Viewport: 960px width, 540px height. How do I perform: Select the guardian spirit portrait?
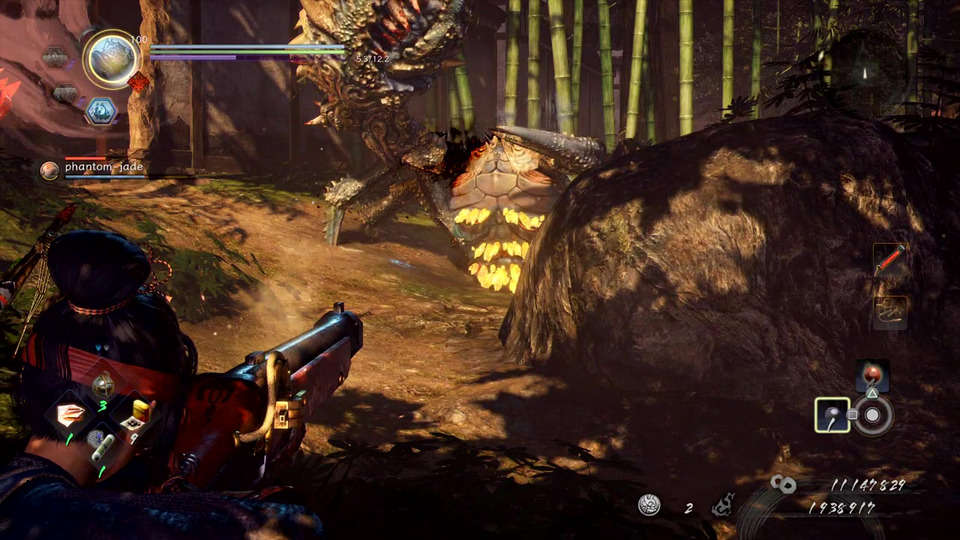pyautogui.click(x=111, y=59)
